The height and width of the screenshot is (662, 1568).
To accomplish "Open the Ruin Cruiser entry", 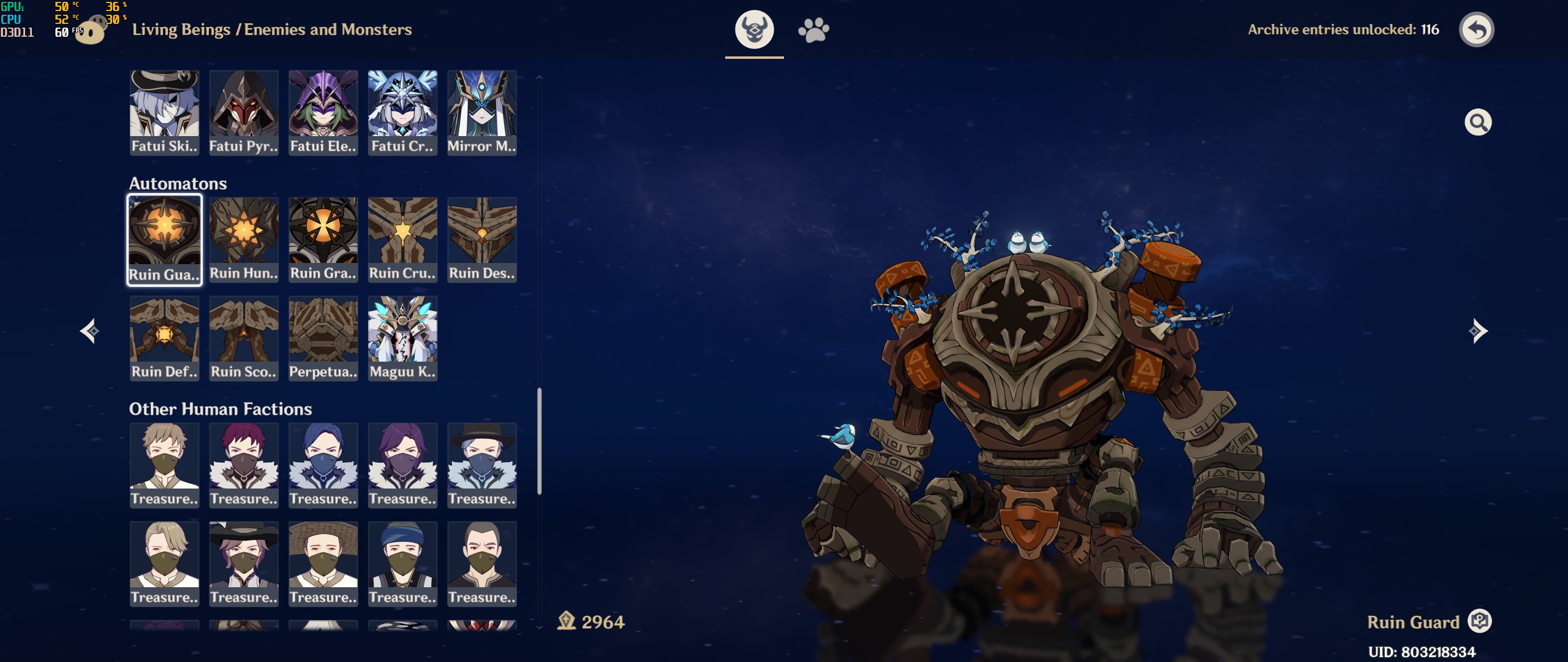I will pyautogui.click(x=402, y=240).
